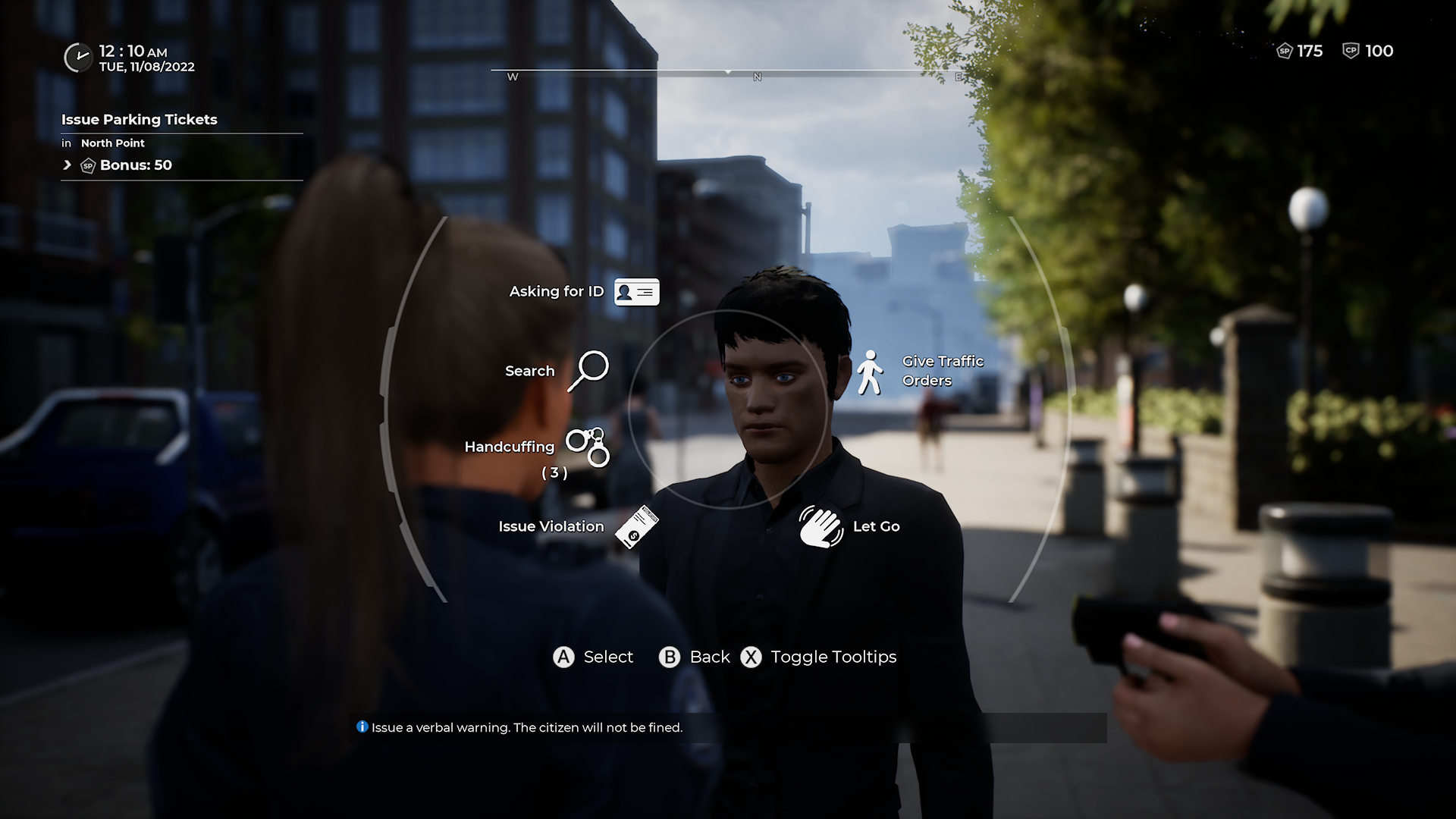
Task: Select the Search magnifying glass action
Action: 588,371
